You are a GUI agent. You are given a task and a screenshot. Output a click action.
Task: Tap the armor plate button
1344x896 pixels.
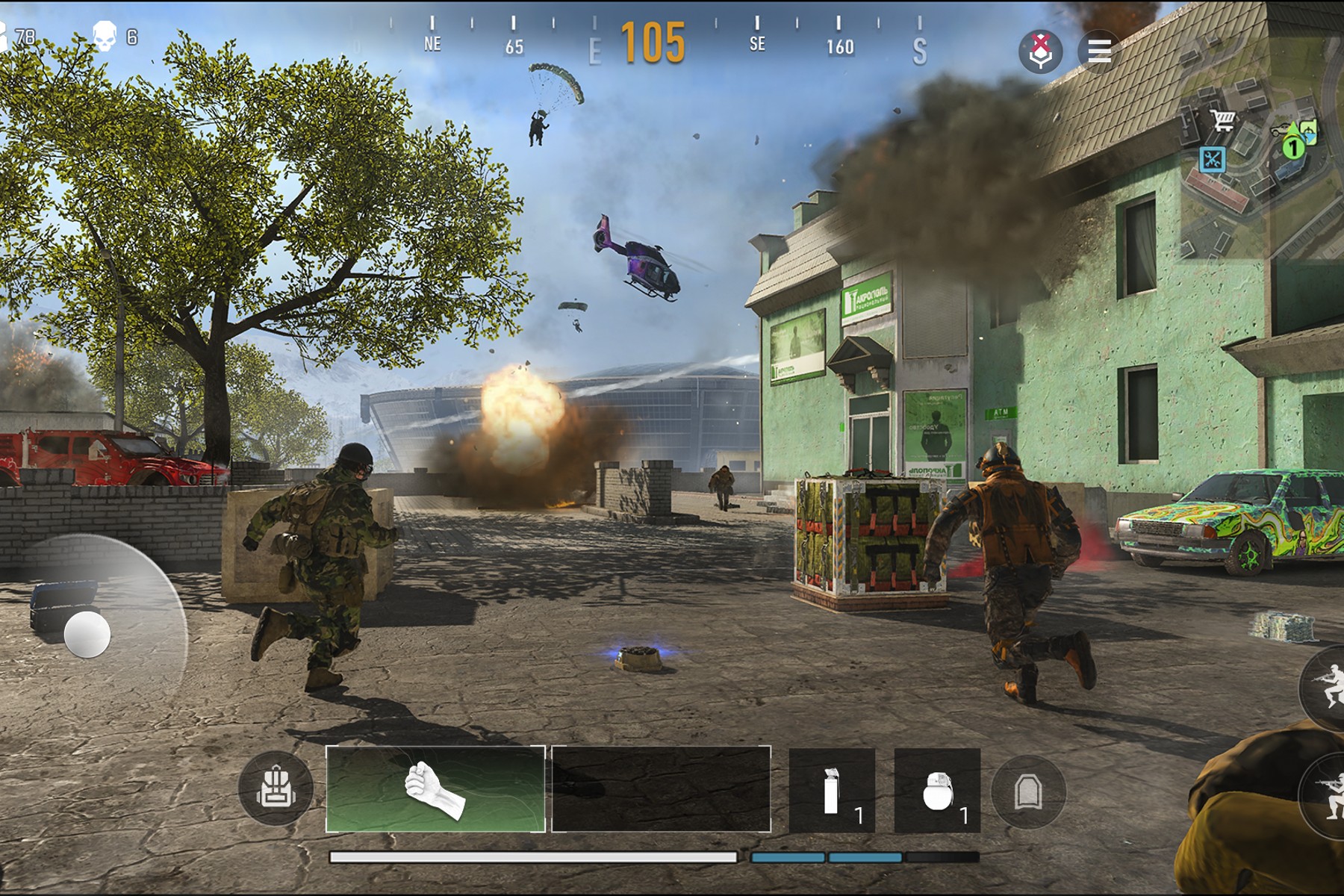[1028, 792]
